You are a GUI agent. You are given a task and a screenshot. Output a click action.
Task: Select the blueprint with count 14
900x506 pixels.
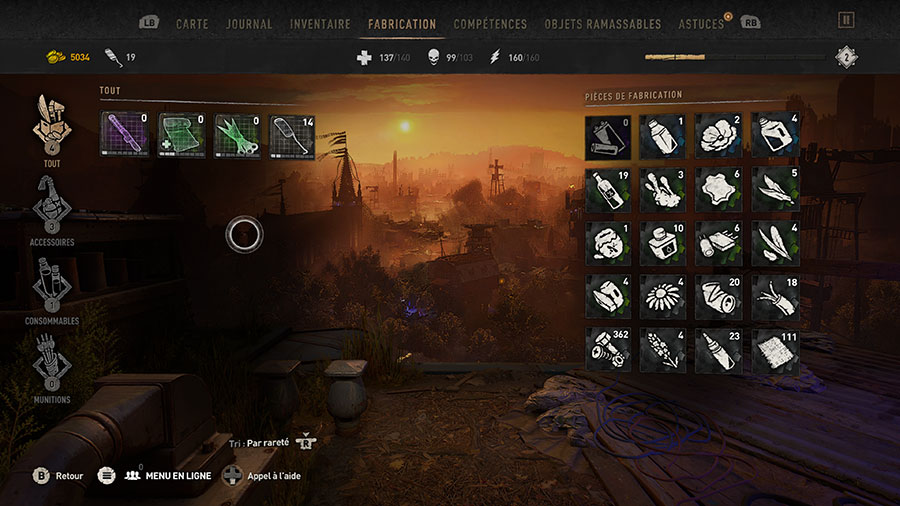click(294, 136)
